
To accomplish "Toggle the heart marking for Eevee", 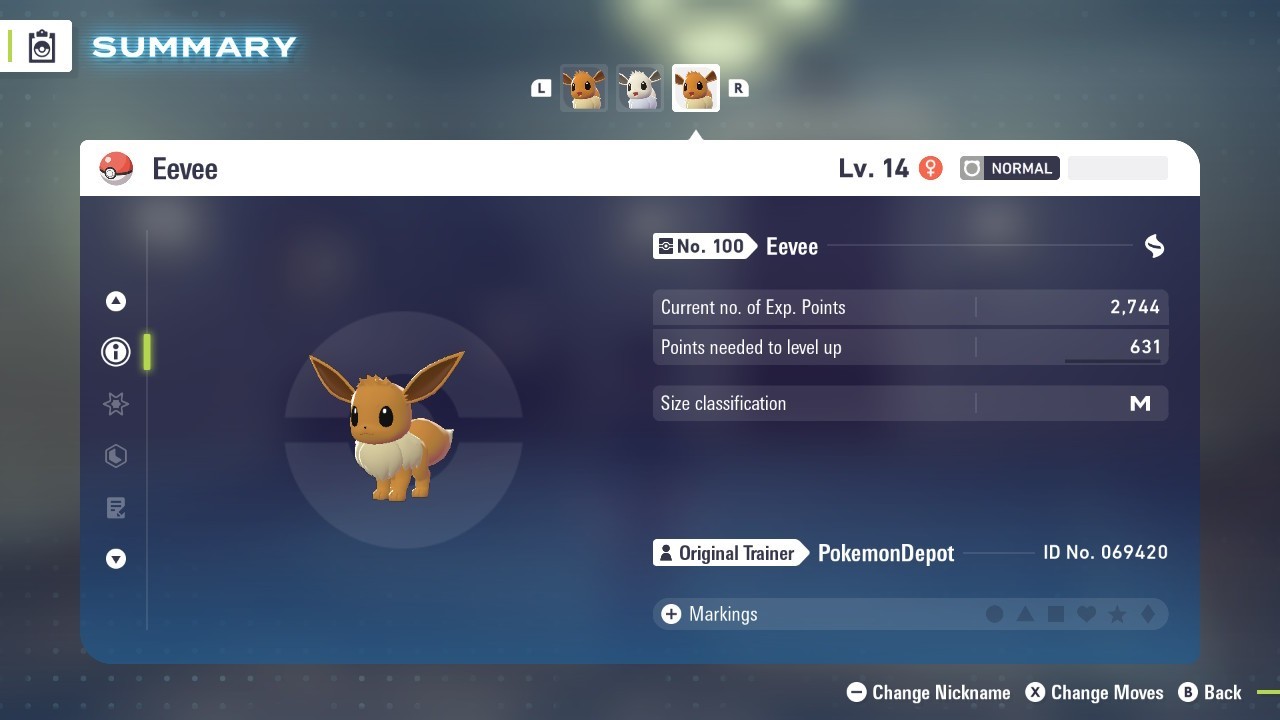I will (x=1086, y=614).
